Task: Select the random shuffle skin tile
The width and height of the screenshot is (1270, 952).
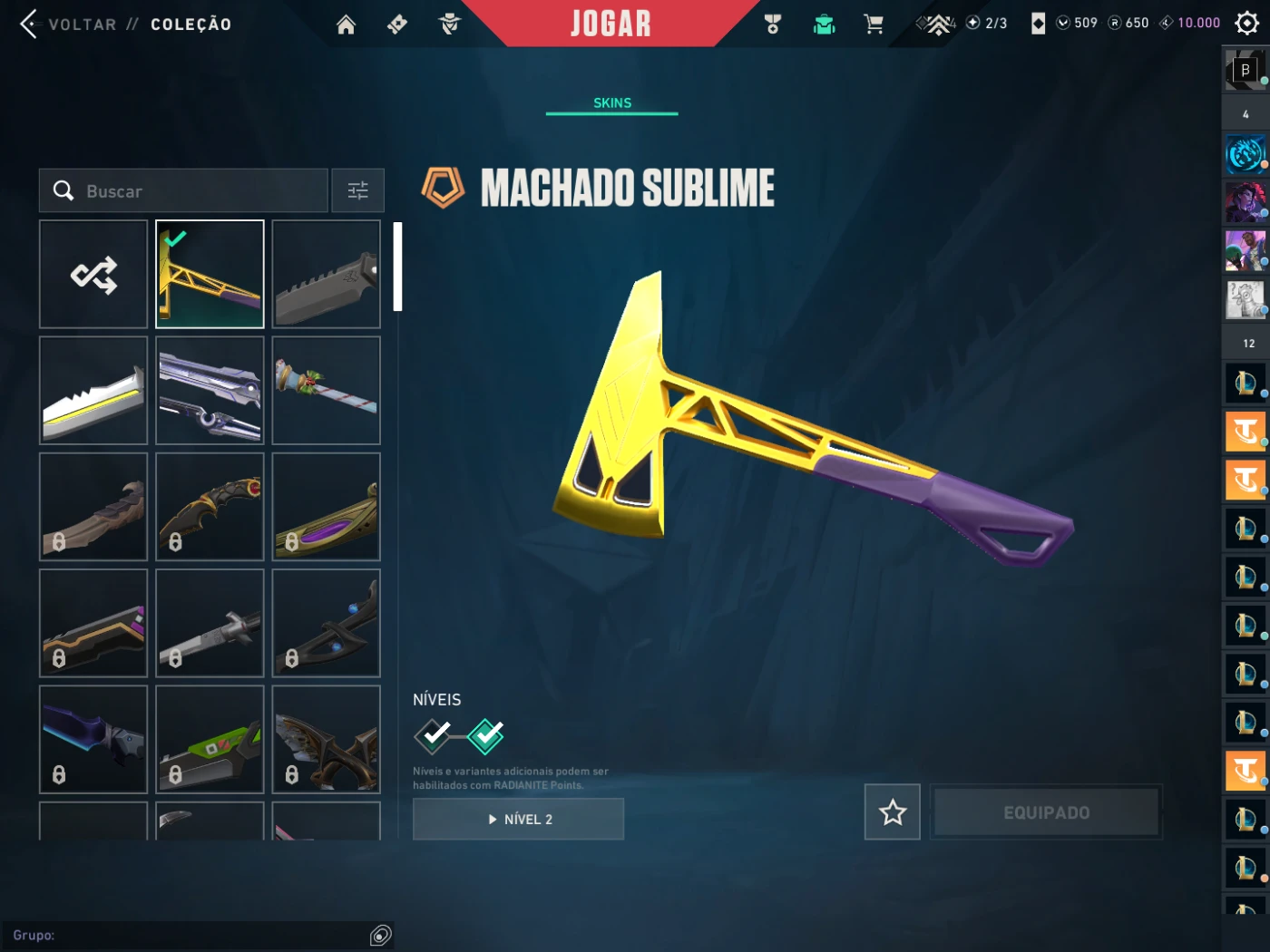Action: 93,274
